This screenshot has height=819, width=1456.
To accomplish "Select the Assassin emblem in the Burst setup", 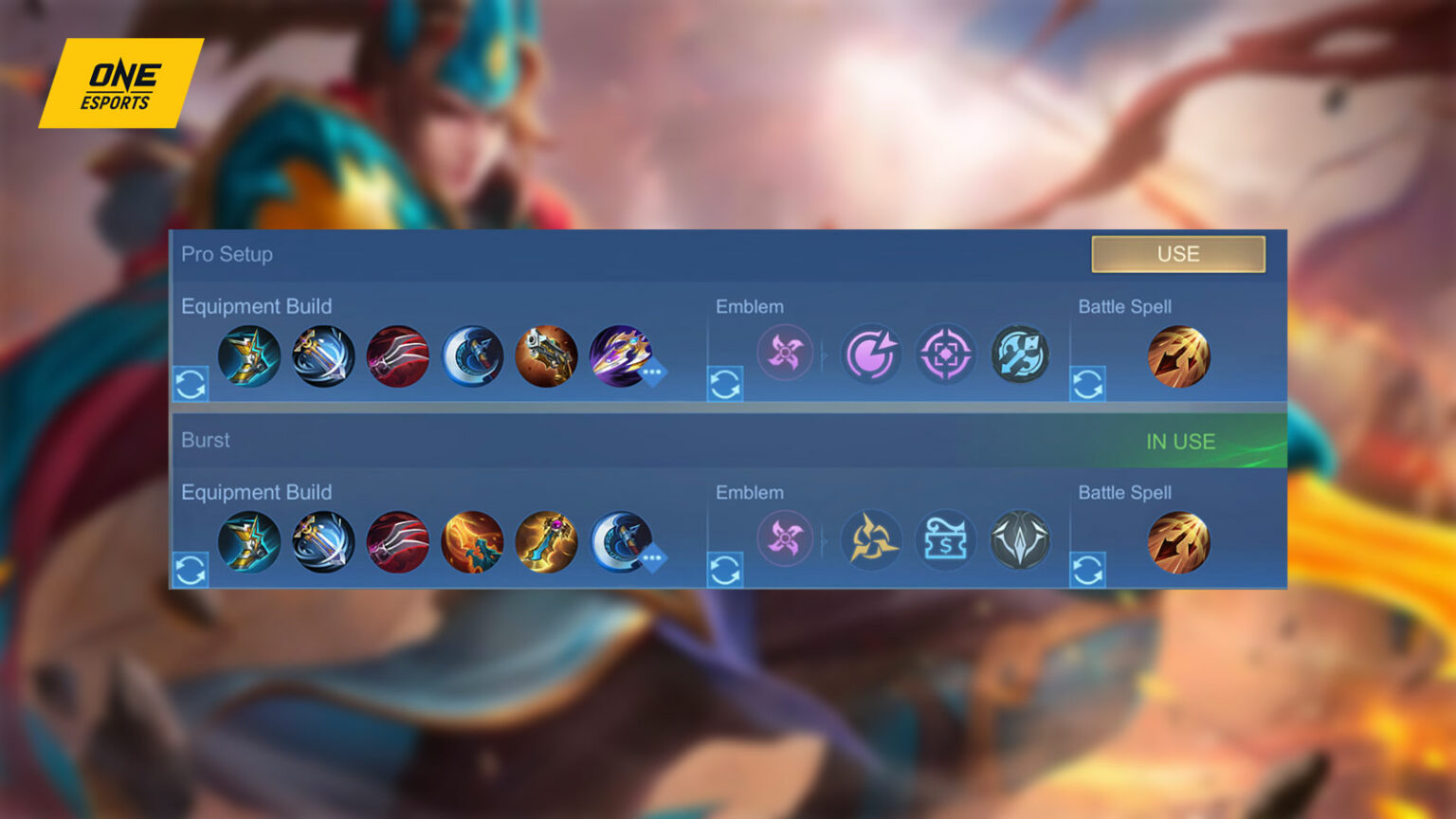I will tap(786, 539).
